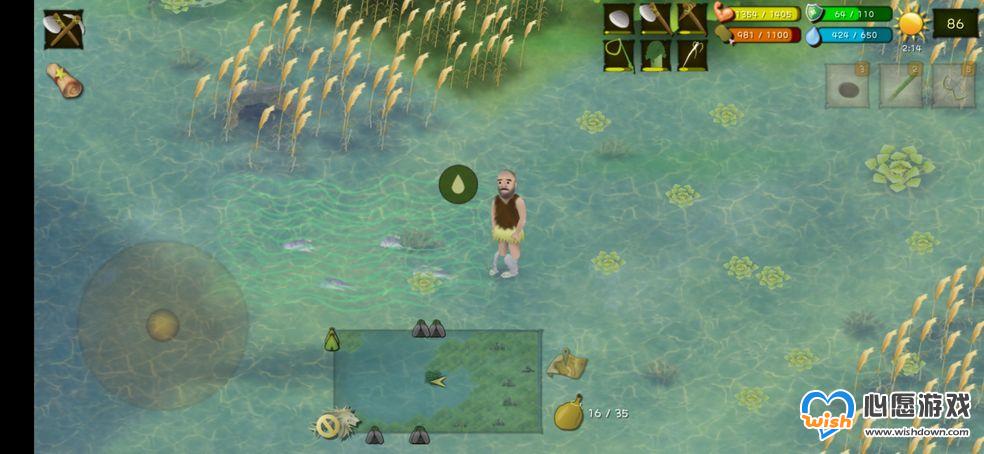Drink from the yellow gourd water flask

[569, 412]
